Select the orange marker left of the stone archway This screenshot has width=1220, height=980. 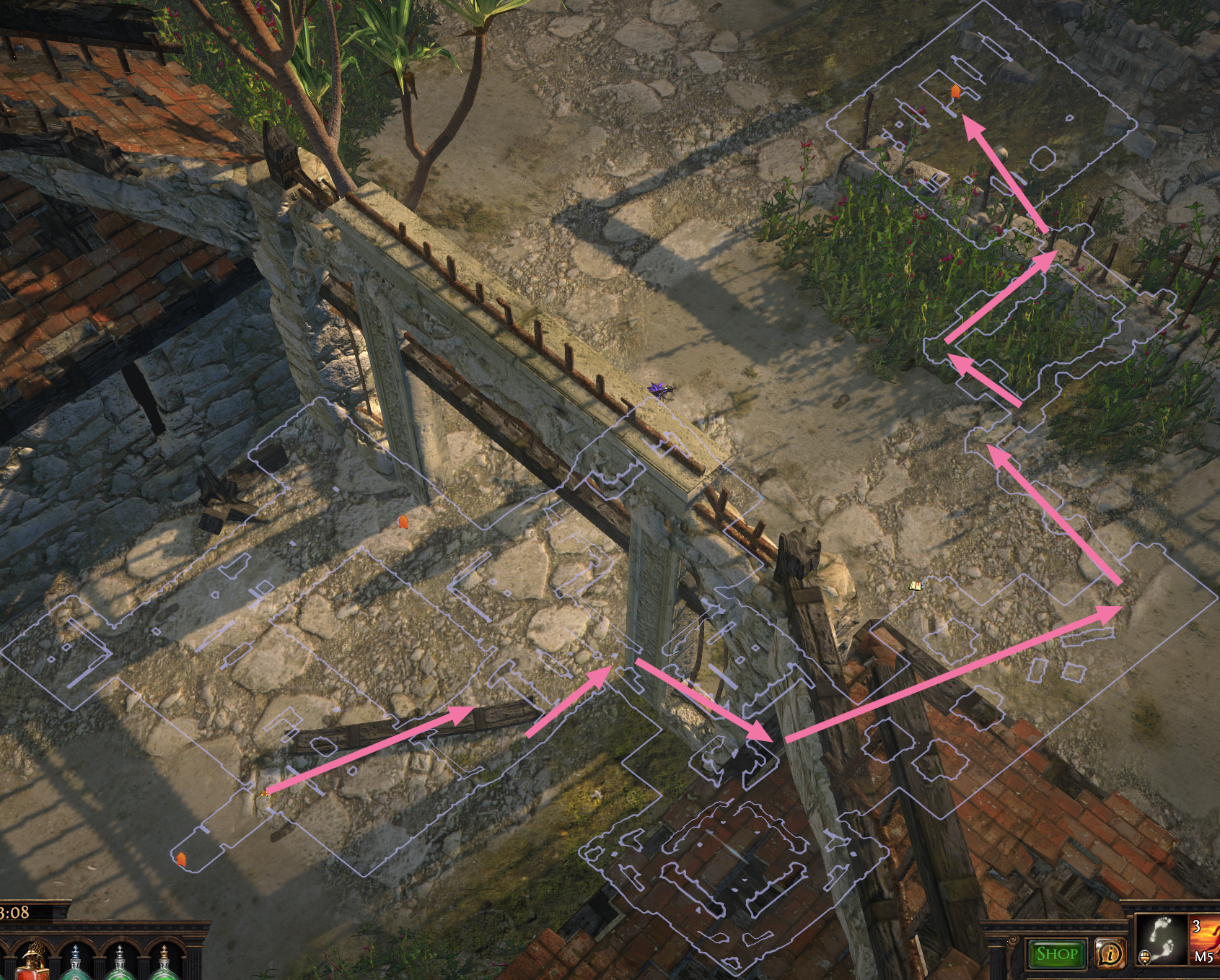coord(402,521)
